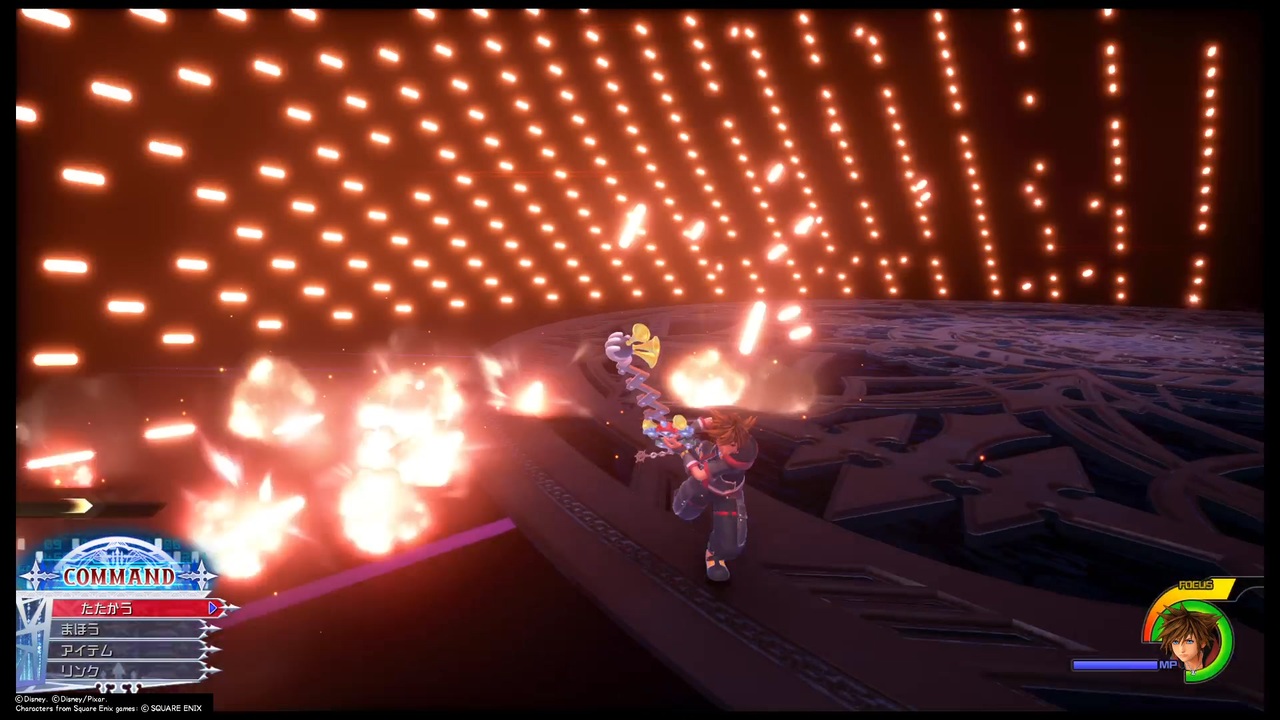Click the SQUARE ENIX copyright text
Viewport: 1280px width, 720px height.
coord(173,708)
